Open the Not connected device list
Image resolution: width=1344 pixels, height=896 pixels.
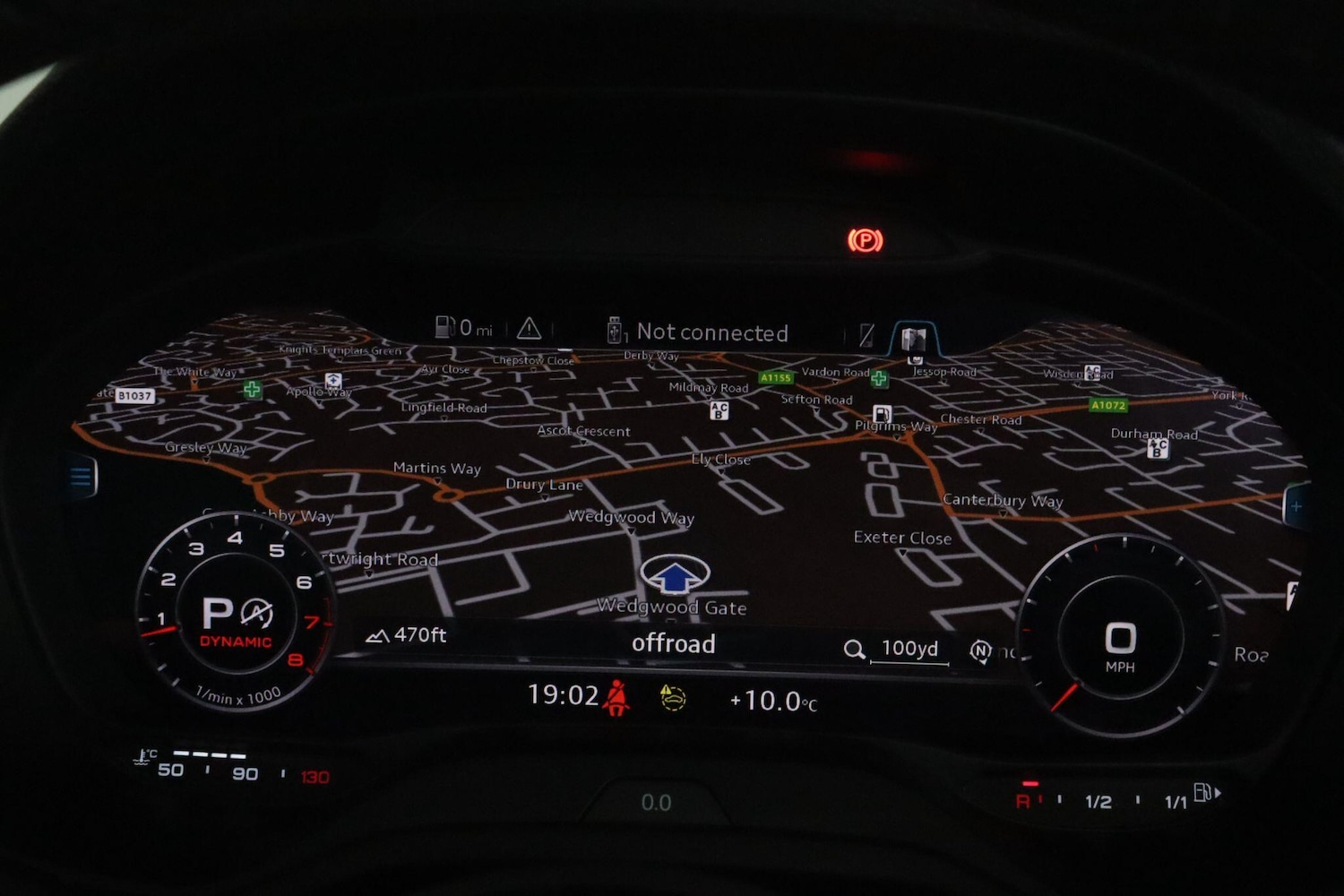click(712, 332)
